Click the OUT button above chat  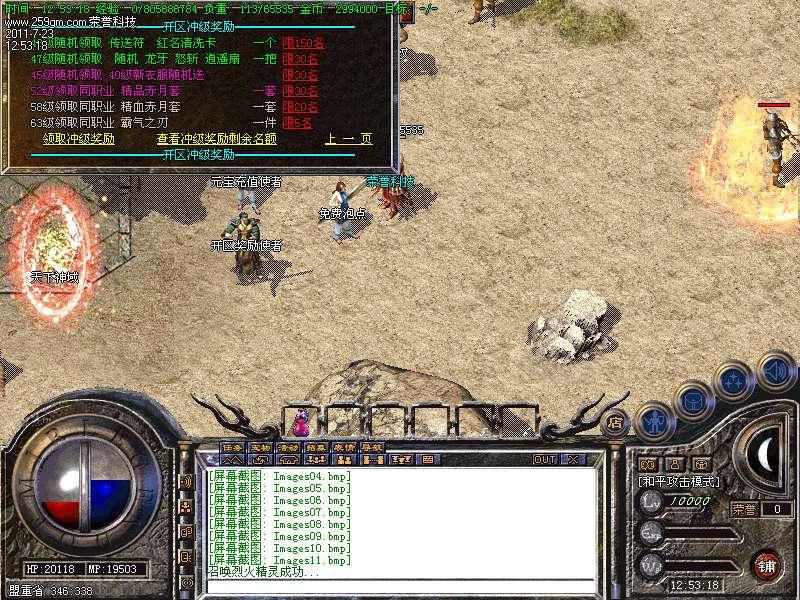pos(545,460)
